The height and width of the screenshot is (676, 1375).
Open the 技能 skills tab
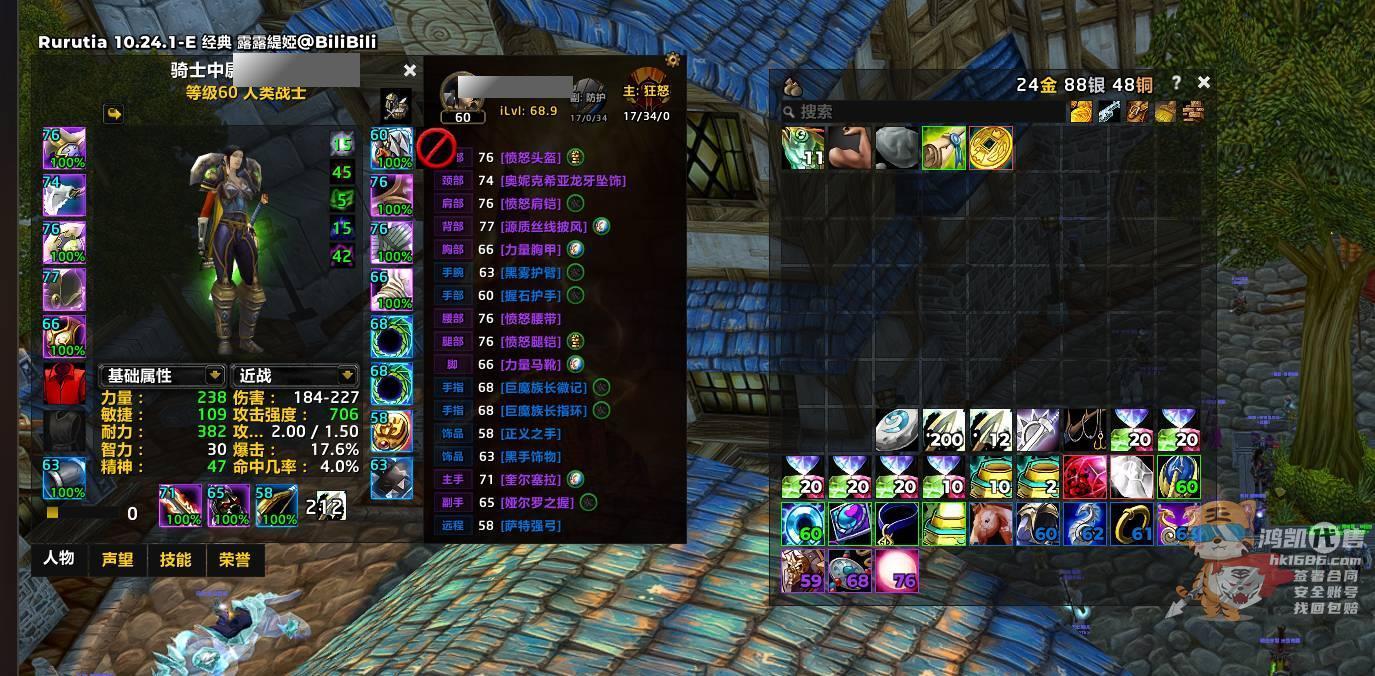175,560
